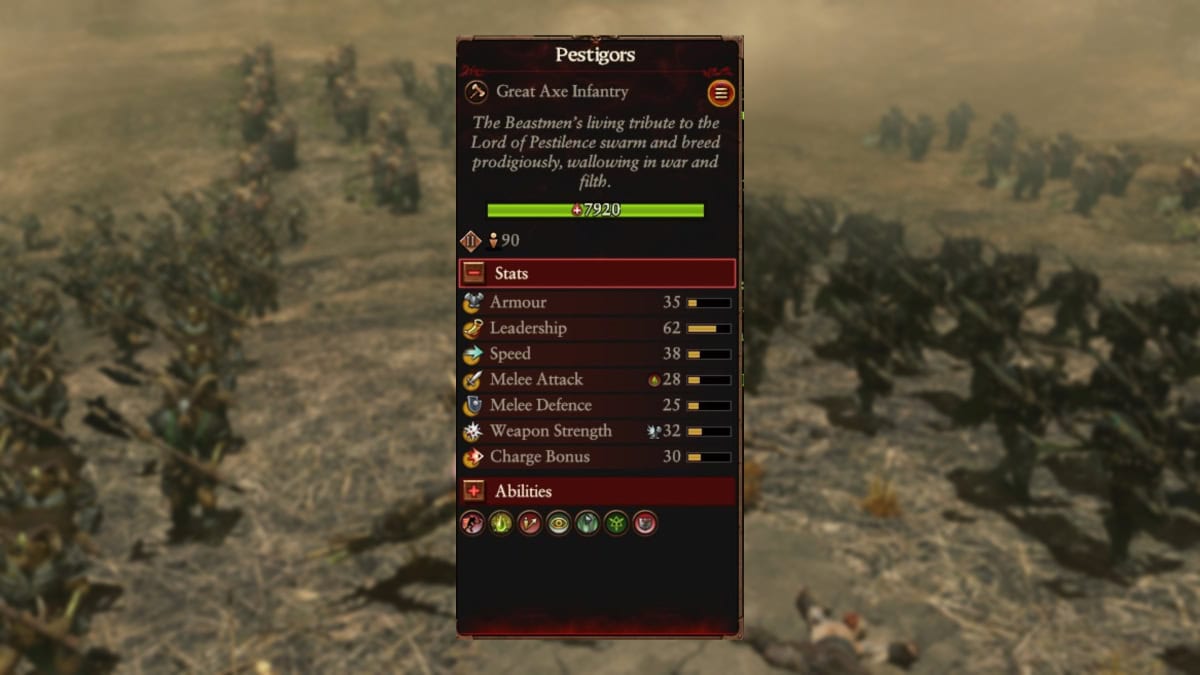Image resolution: width=1200 pixels, height=675 pixels.
Task: Click the red arrow ability icon
Action: pos(530,523)
